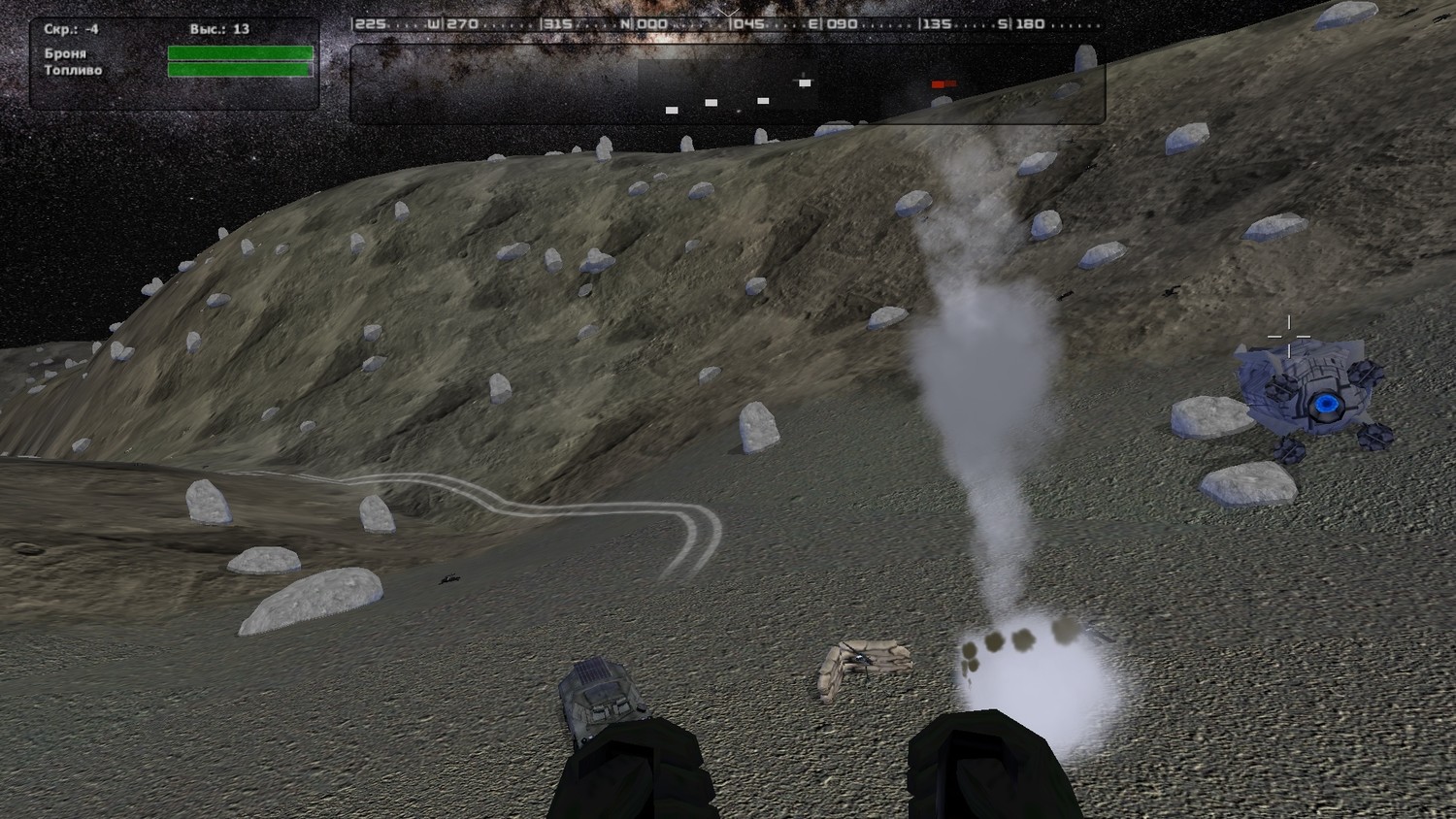The height and width of the screenshot is (819, 1456).
Task: Click the compass heading strip
Action: click(726, 24)
